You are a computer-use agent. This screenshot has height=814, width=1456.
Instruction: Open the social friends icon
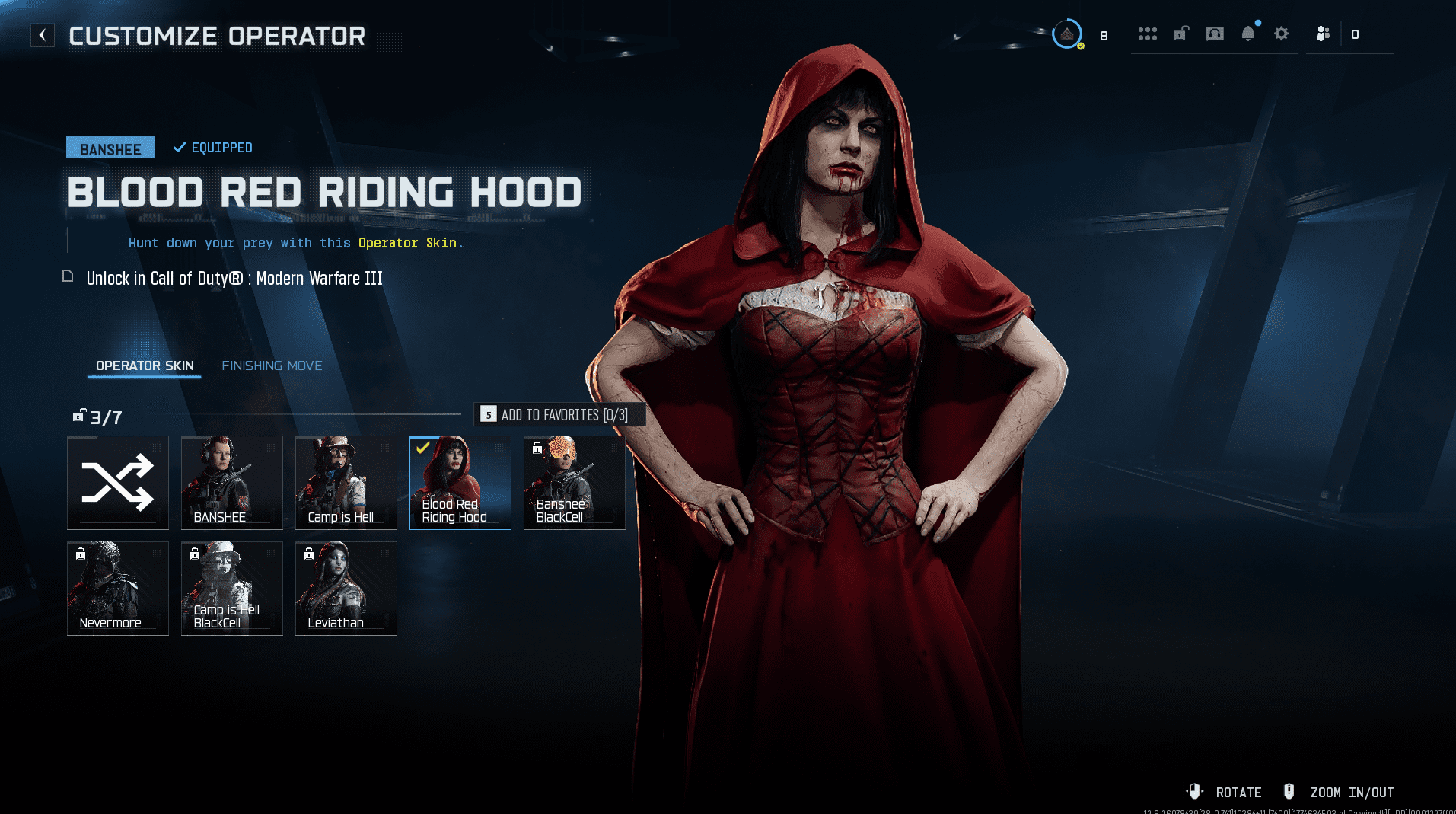[x=1324, y=34]
